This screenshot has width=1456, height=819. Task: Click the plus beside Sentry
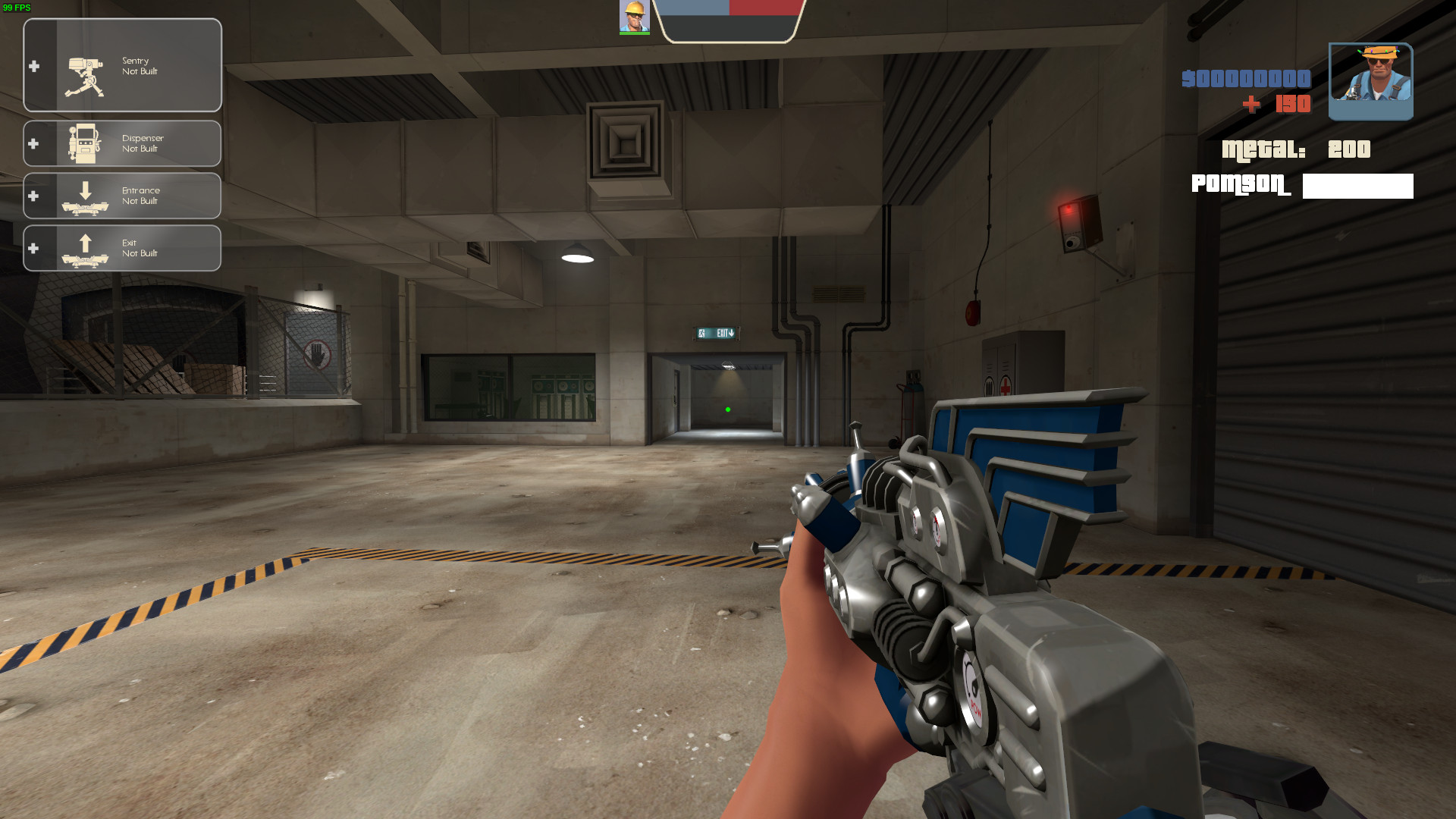33,66
